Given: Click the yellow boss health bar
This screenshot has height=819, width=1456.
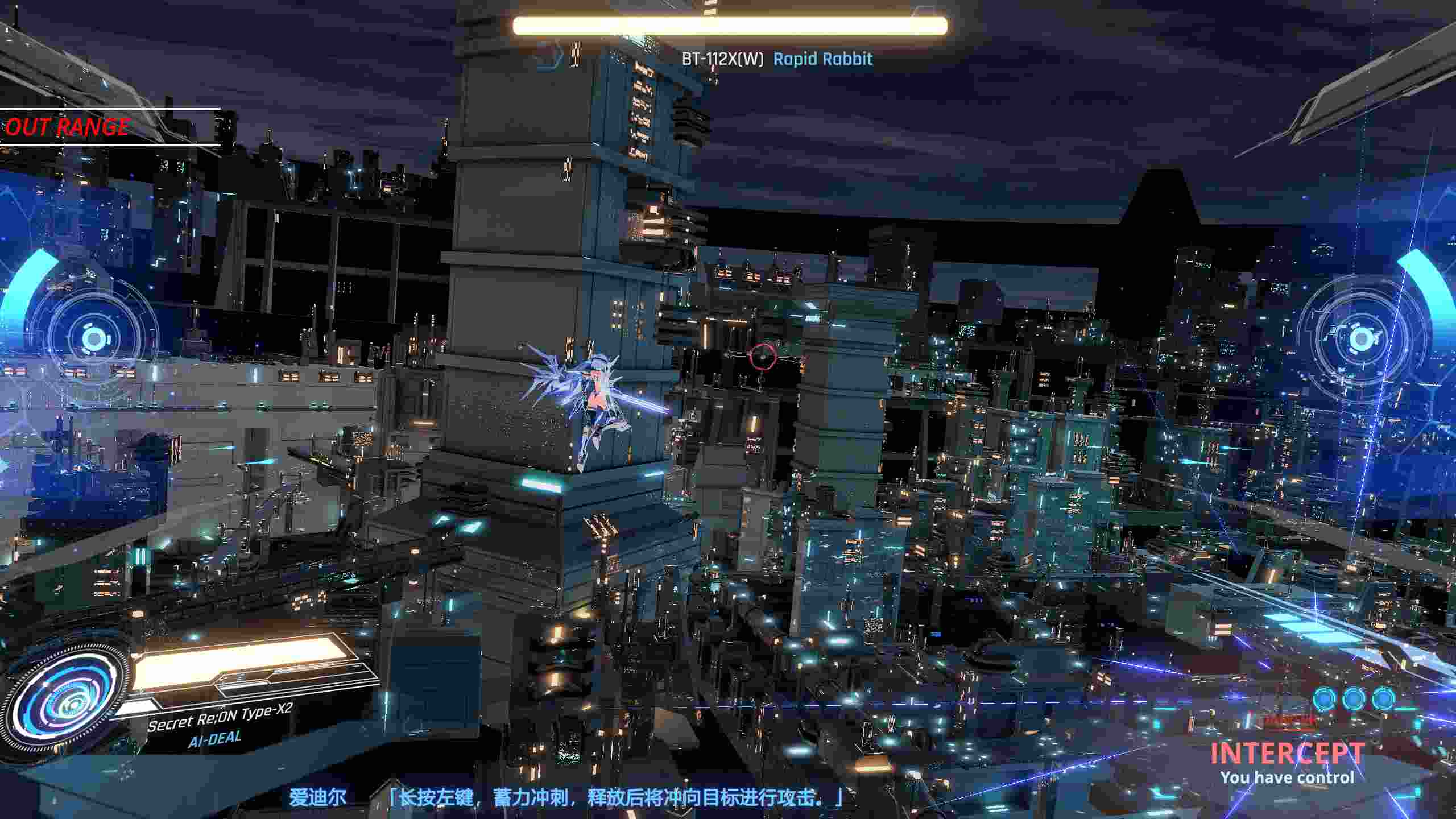Looking at the screenshot, I should click(730, 25).
